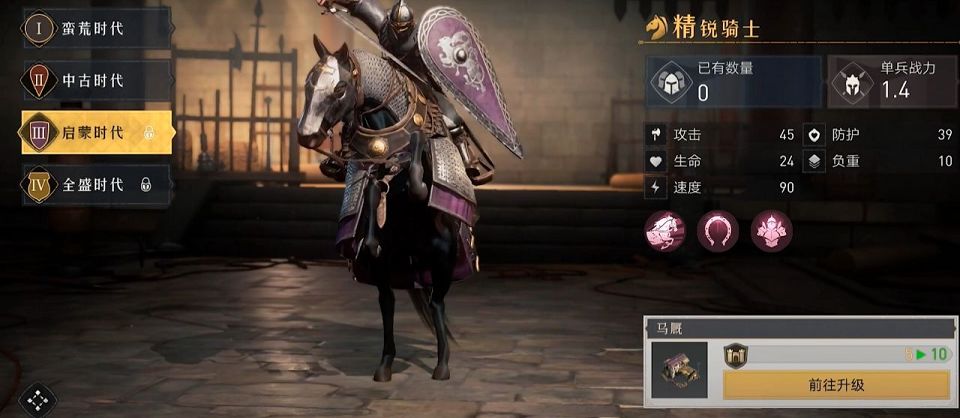This screenshot has width=960, height=418.
Task: Tap the charging horse skill icon
Action: point(665,231)
